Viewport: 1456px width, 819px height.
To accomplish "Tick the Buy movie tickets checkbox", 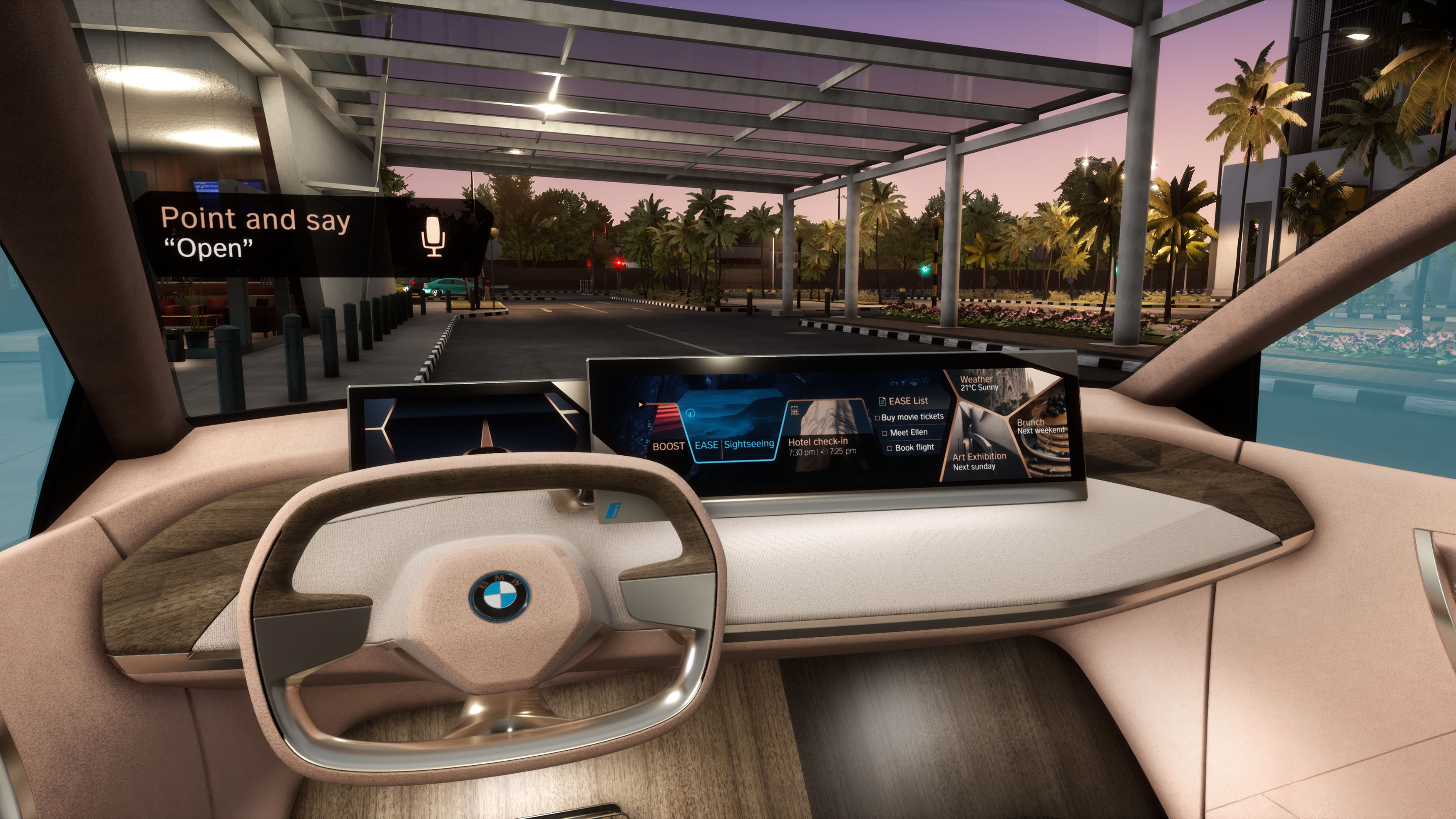I will tap(878, 418).
